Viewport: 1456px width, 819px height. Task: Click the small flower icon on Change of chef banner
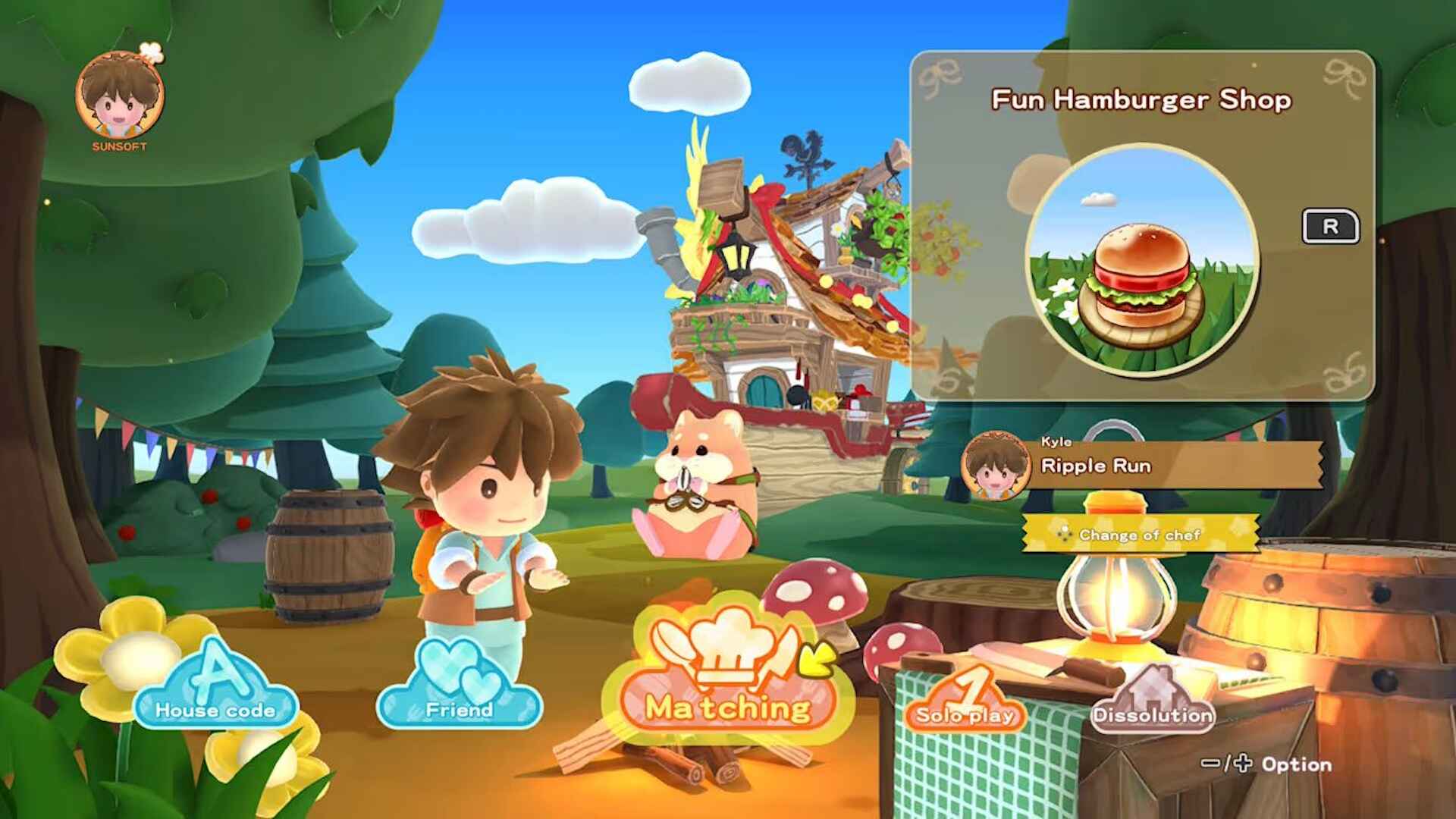(1067, 535)
